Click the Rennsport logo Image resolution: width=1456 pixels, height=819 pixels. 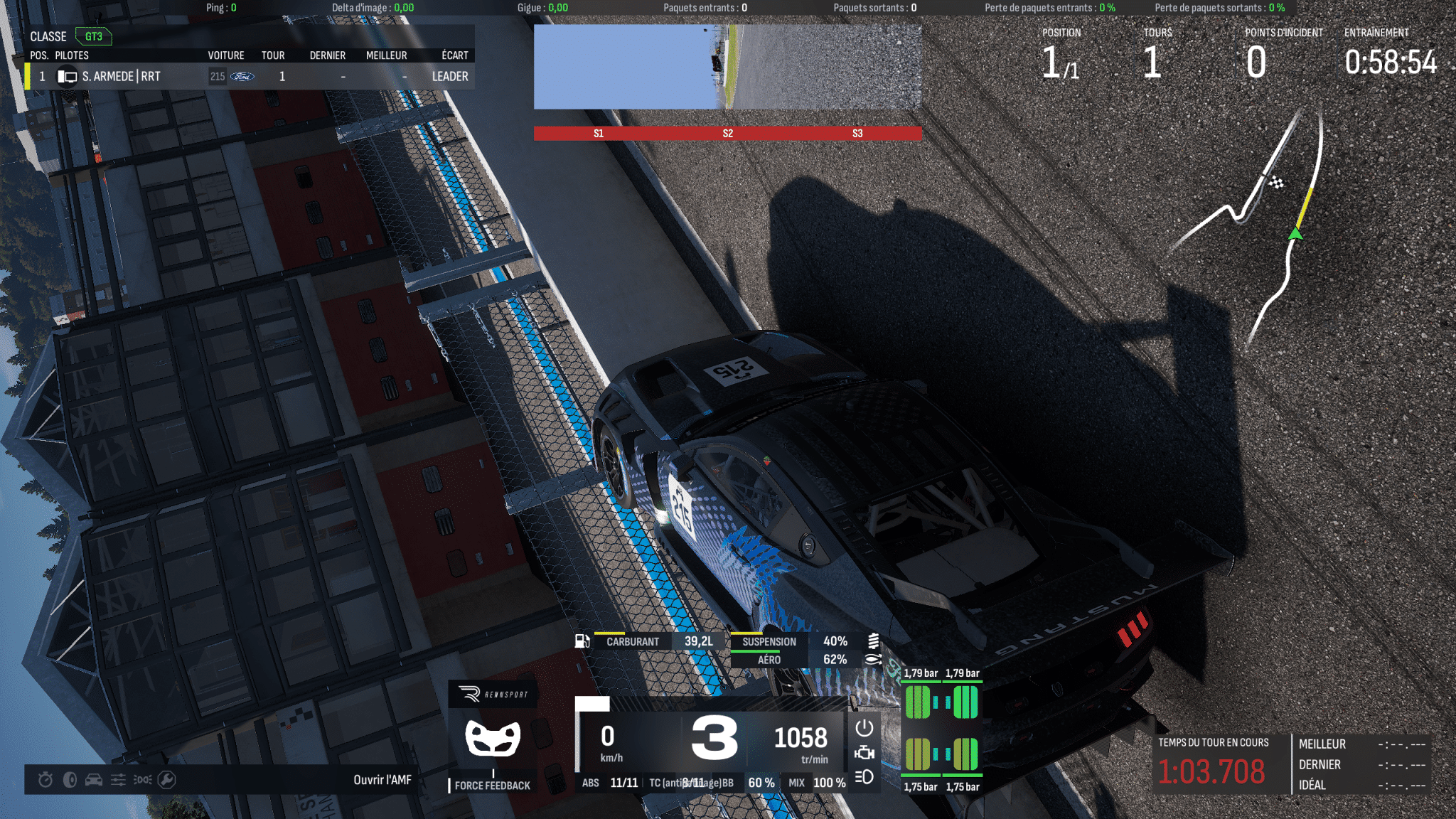(493, 693)
